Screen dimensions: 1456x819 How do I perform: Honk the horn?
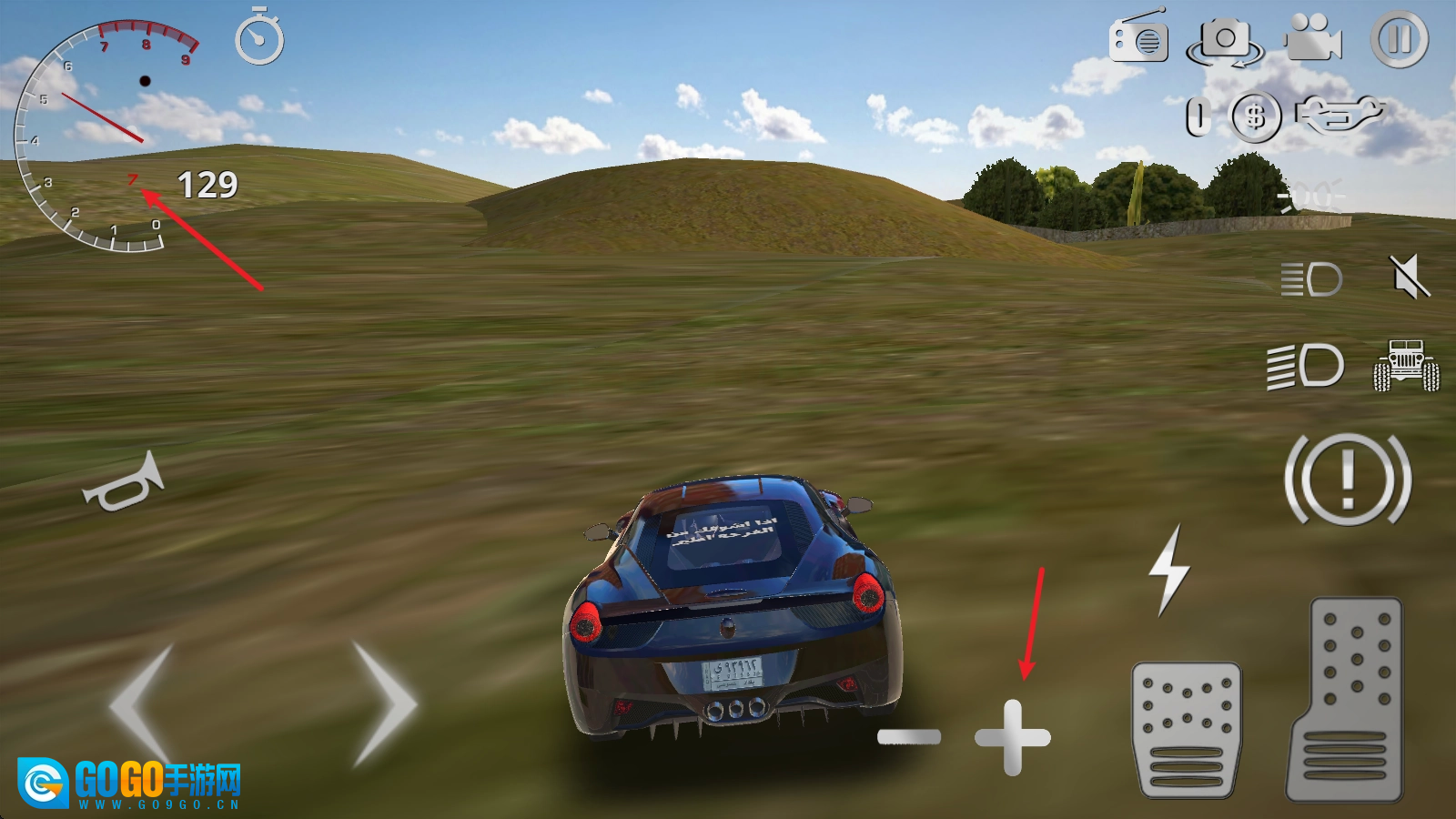[x=124, y=483]
